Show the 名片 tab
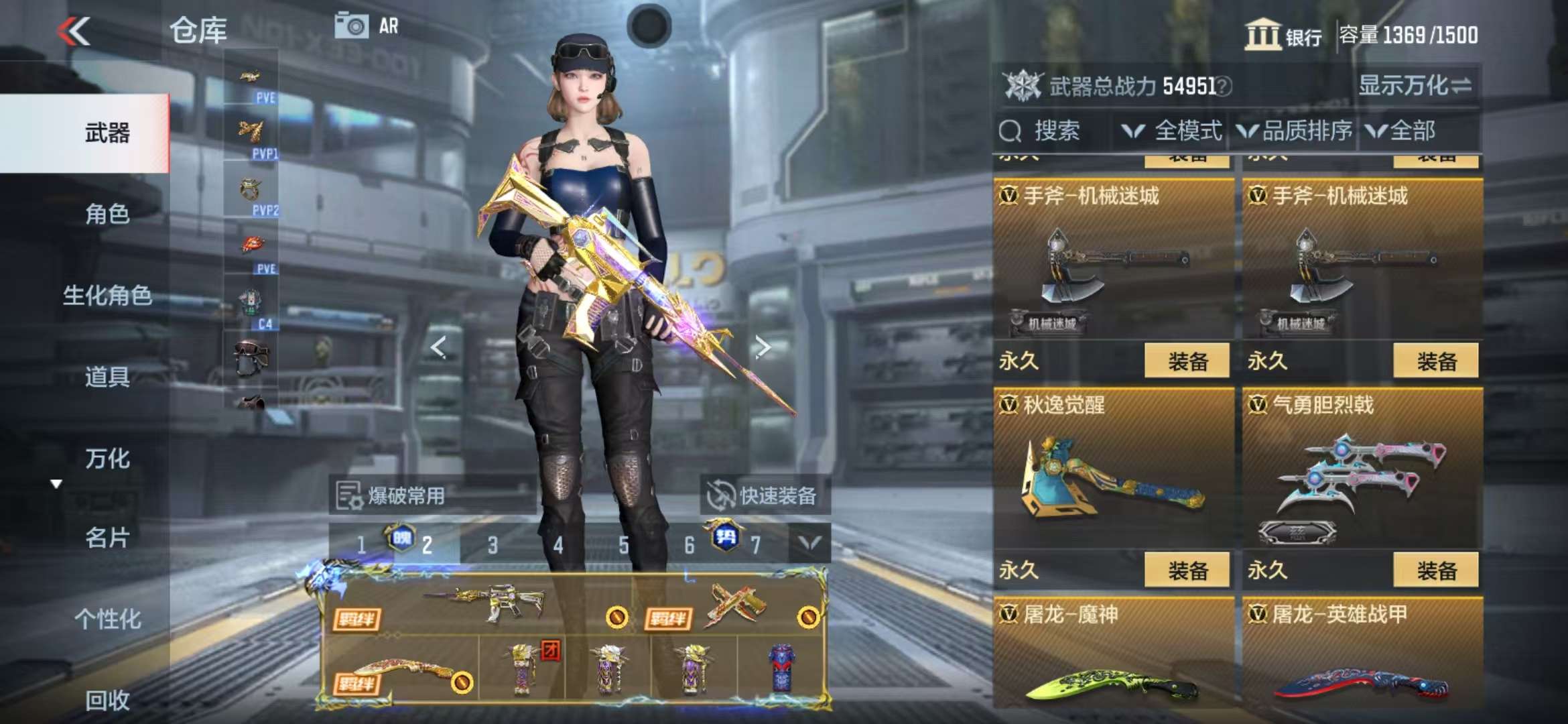This screenshot has width=1568, height=724. [x=107, y=538]
